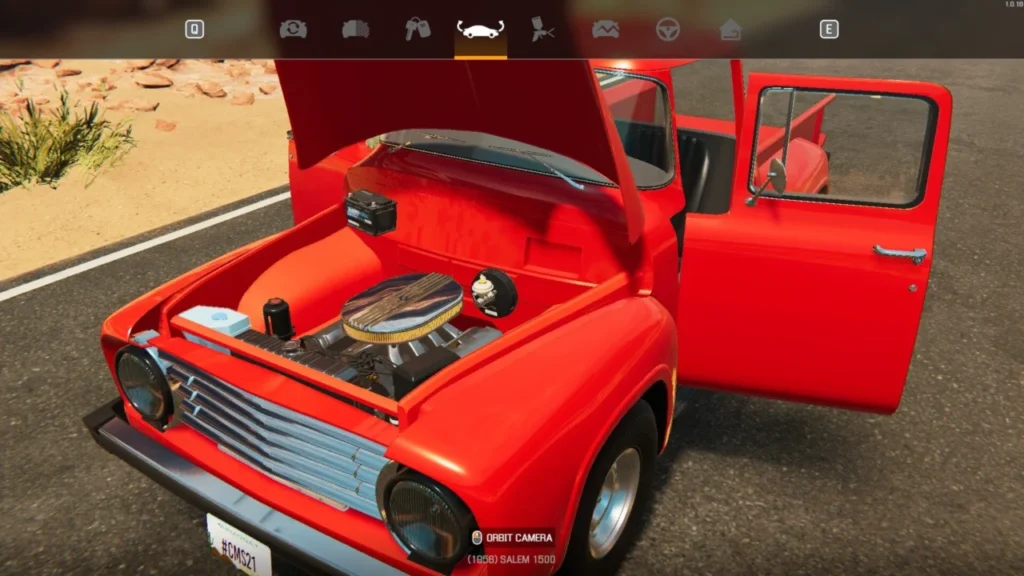Switch to the steering wheel tab
The image size is (1024, 576).
pyautogui.click(x=667, y=29)
